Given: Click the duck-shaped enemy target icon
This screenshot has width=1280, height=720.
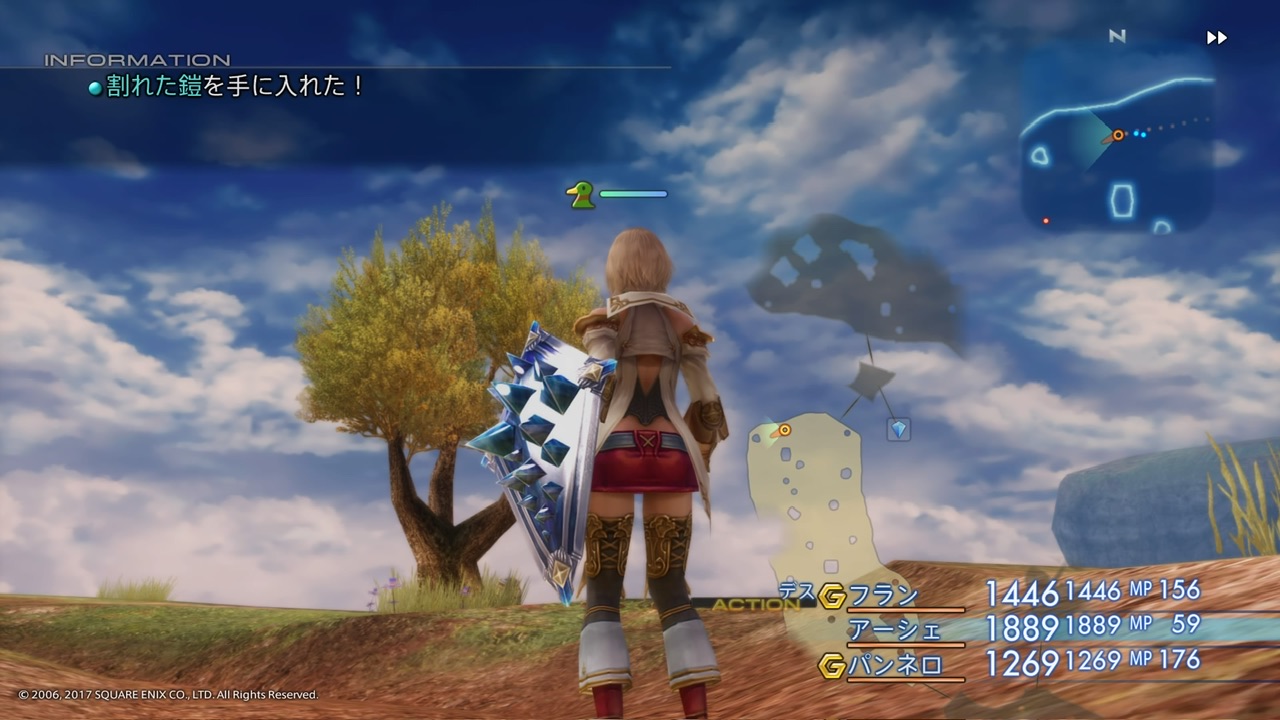Looking at the screenshot, I should [x=578, y=193].
